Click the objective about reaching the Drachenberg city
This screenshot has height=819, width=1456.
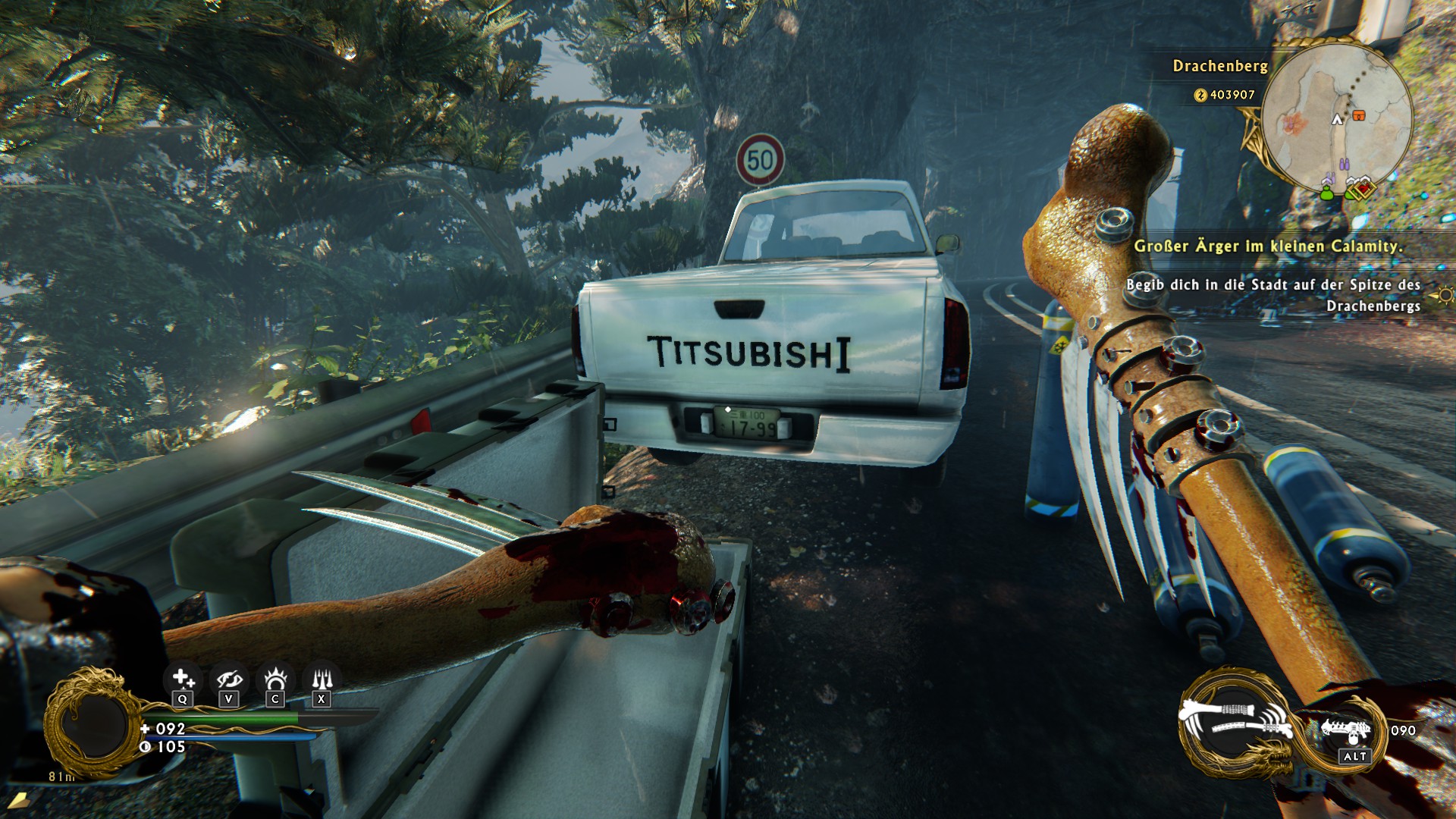1272,295
